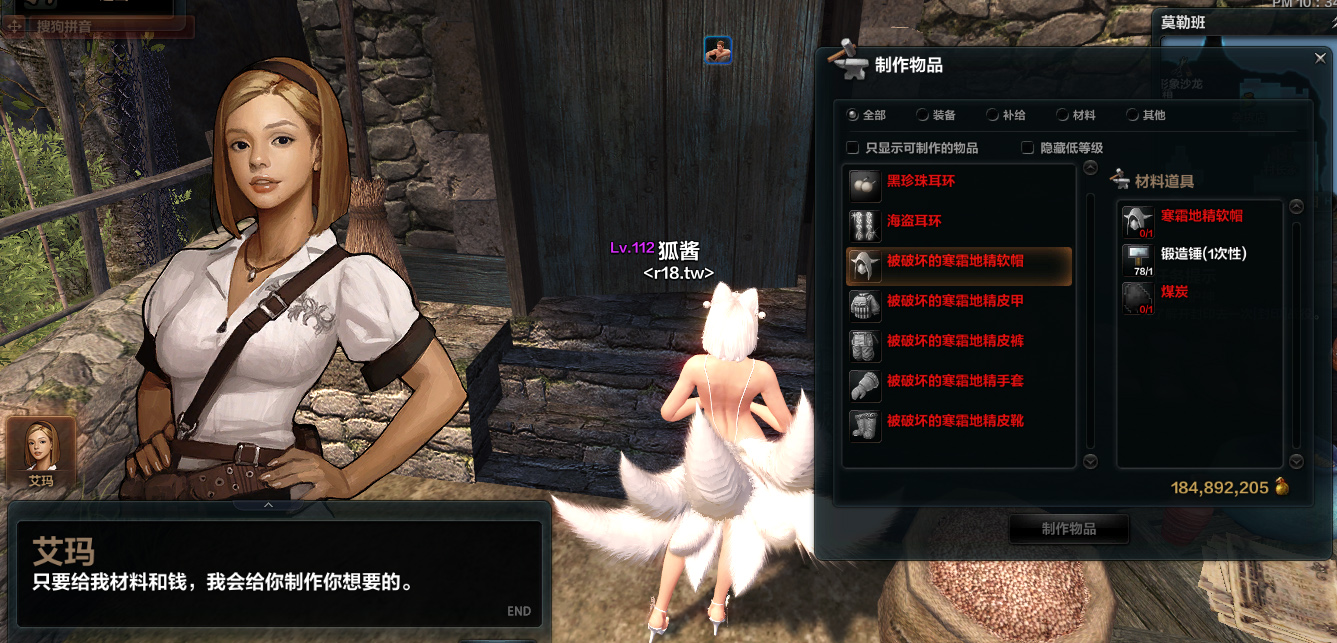Click the 制作物品 craft button
Viewport: 1337px width, 643px height.
pyautogui.click(x=1069, y=529)
